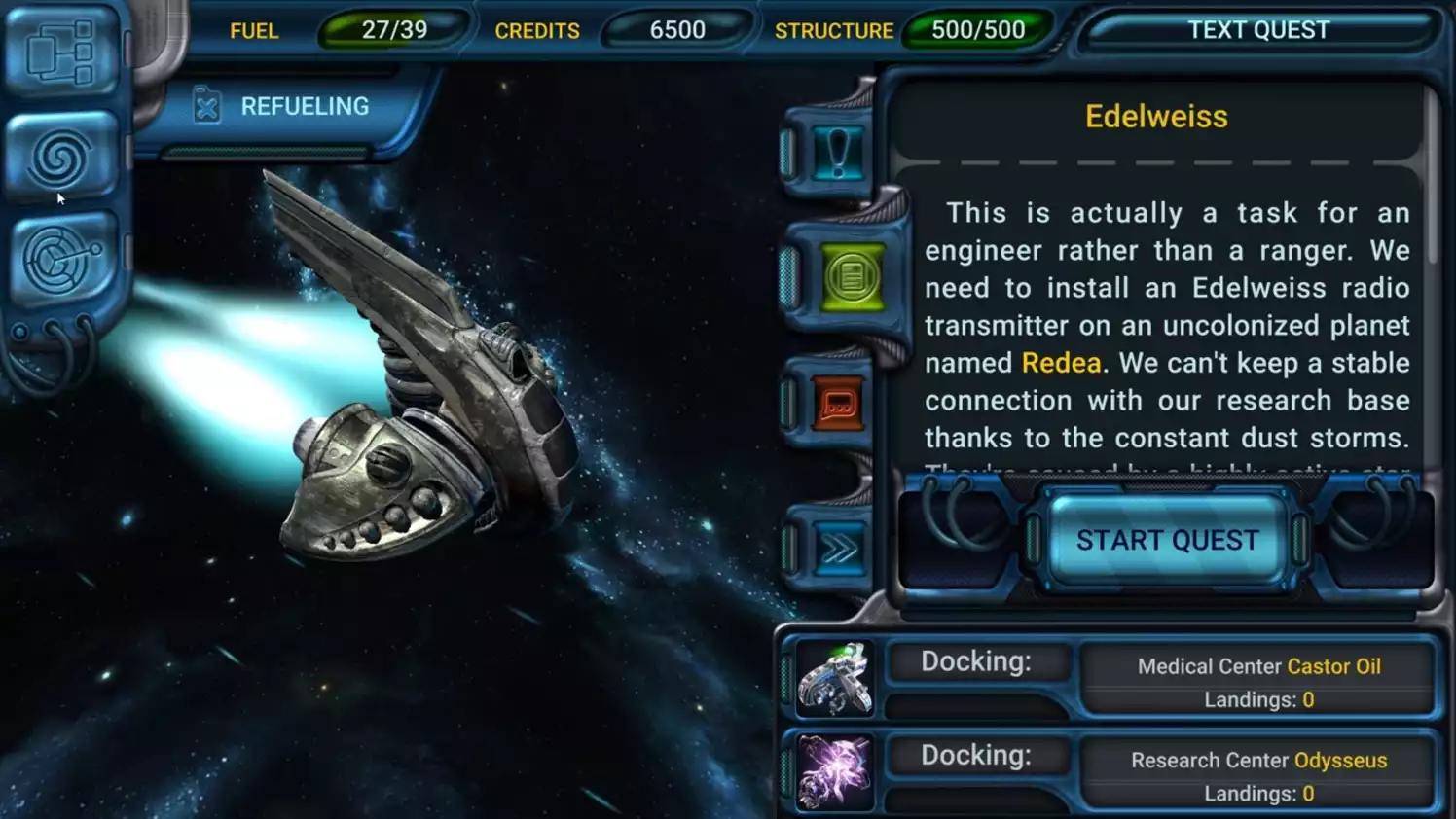
Task: Switch to the TEXT QUEST tab
Action: click(1257, 30)
